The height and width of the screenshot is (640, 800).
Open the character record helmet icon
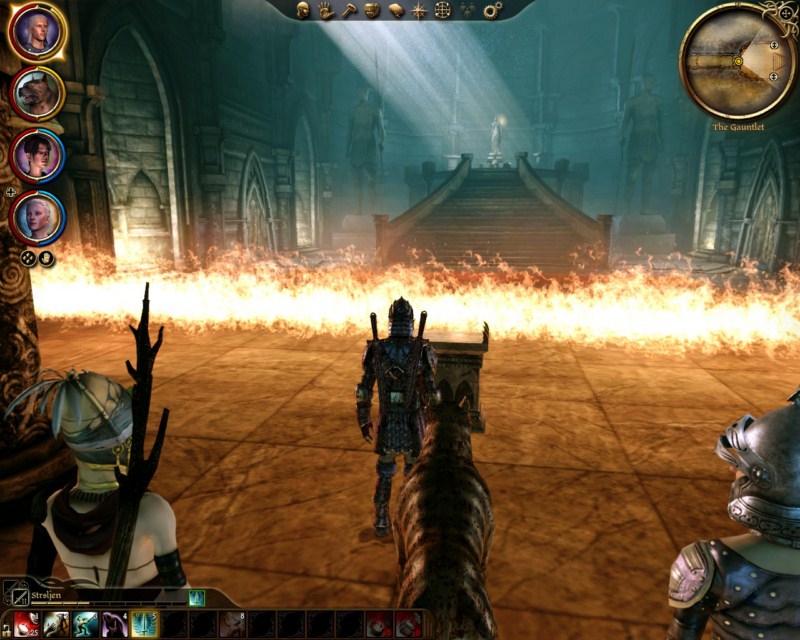click(304, 10)
